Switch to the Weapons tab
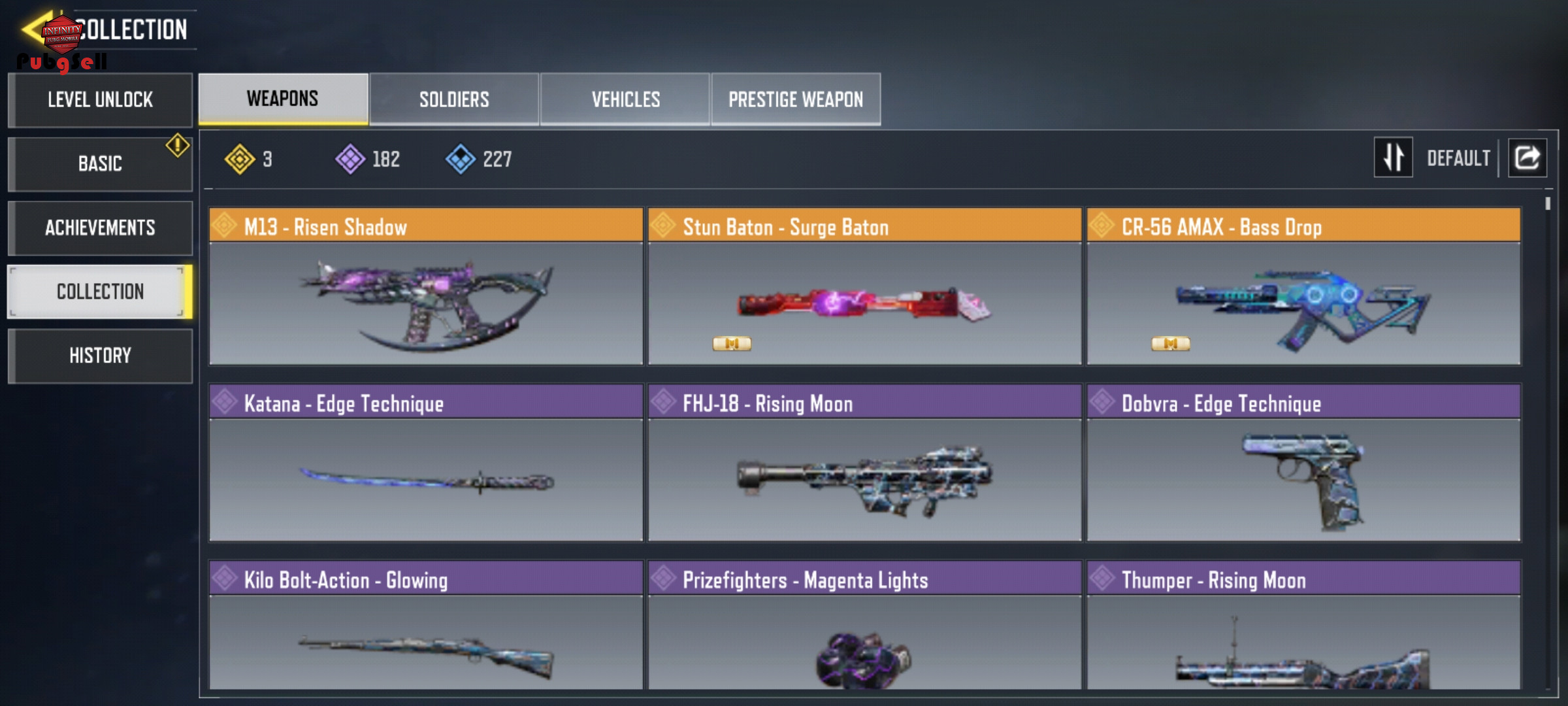This screenshot has height=706, width=1568. pos(283,99)
